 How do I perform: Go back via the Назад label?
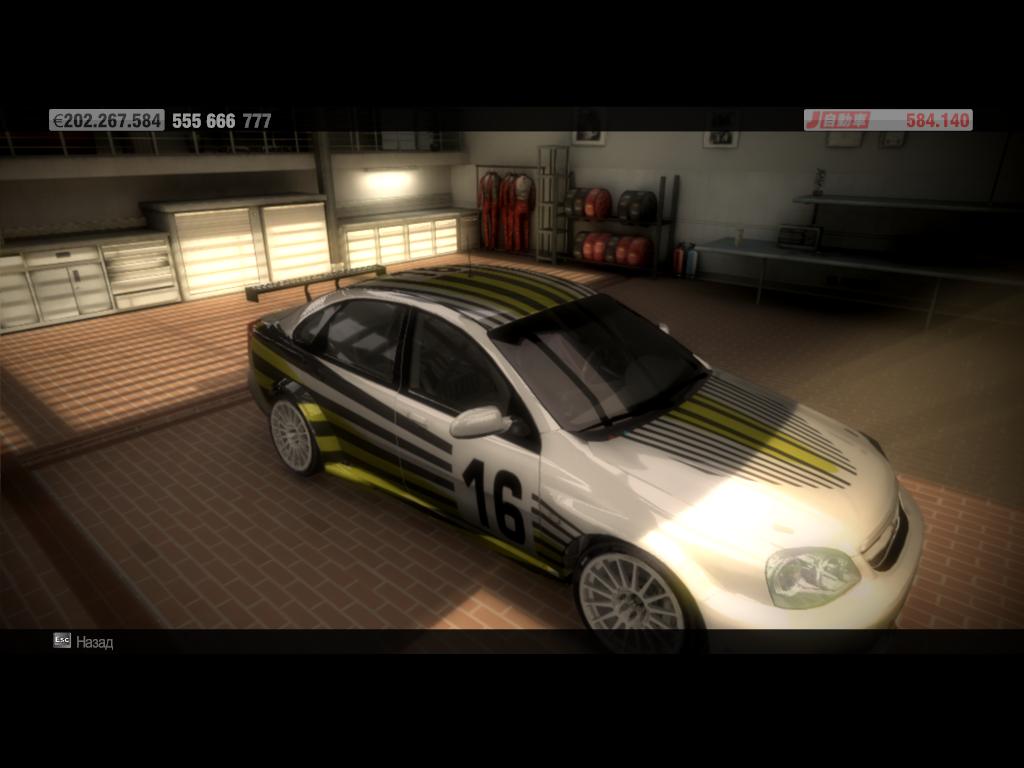point(94,642)
